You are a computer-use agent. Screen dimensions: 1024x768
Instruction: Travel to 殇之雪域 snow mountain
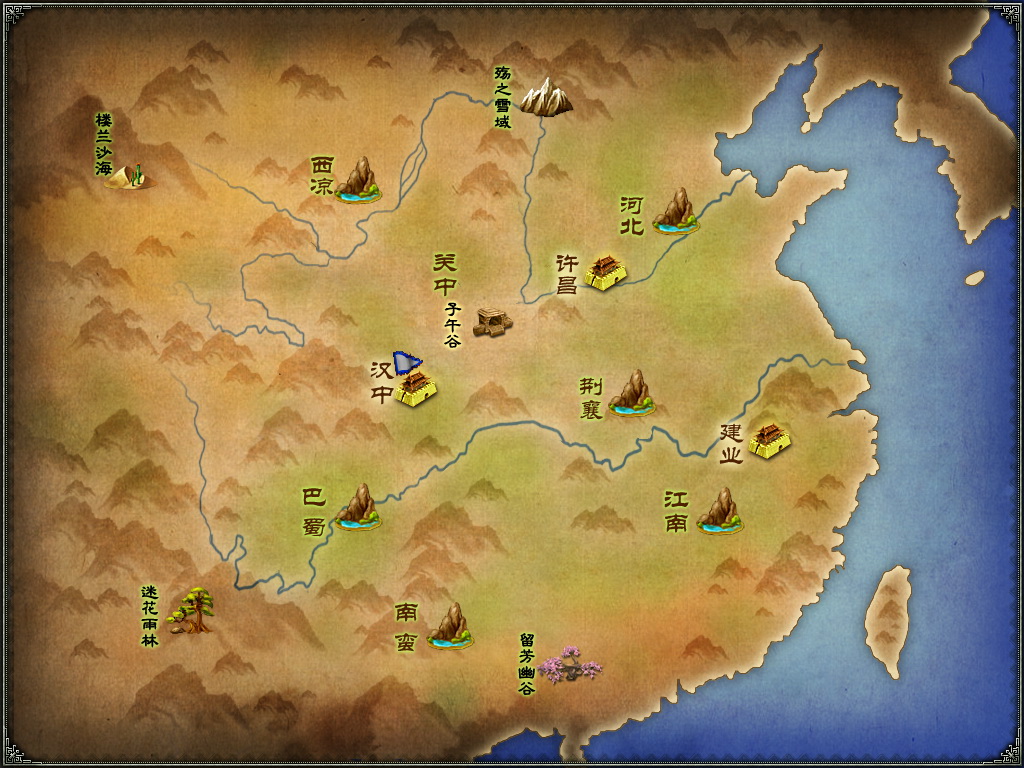546,96
